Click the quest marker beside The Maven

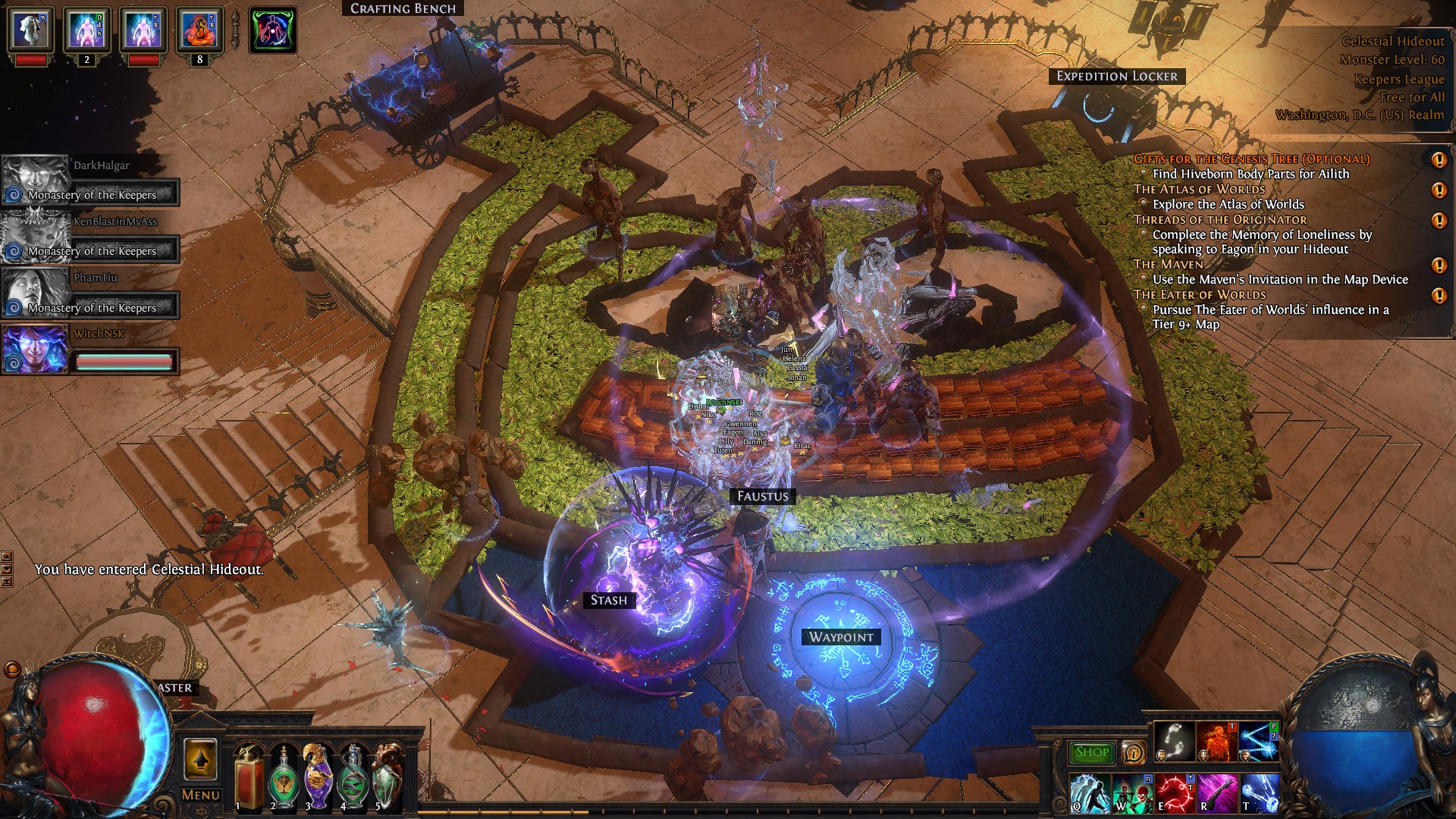click(1439, 265)
